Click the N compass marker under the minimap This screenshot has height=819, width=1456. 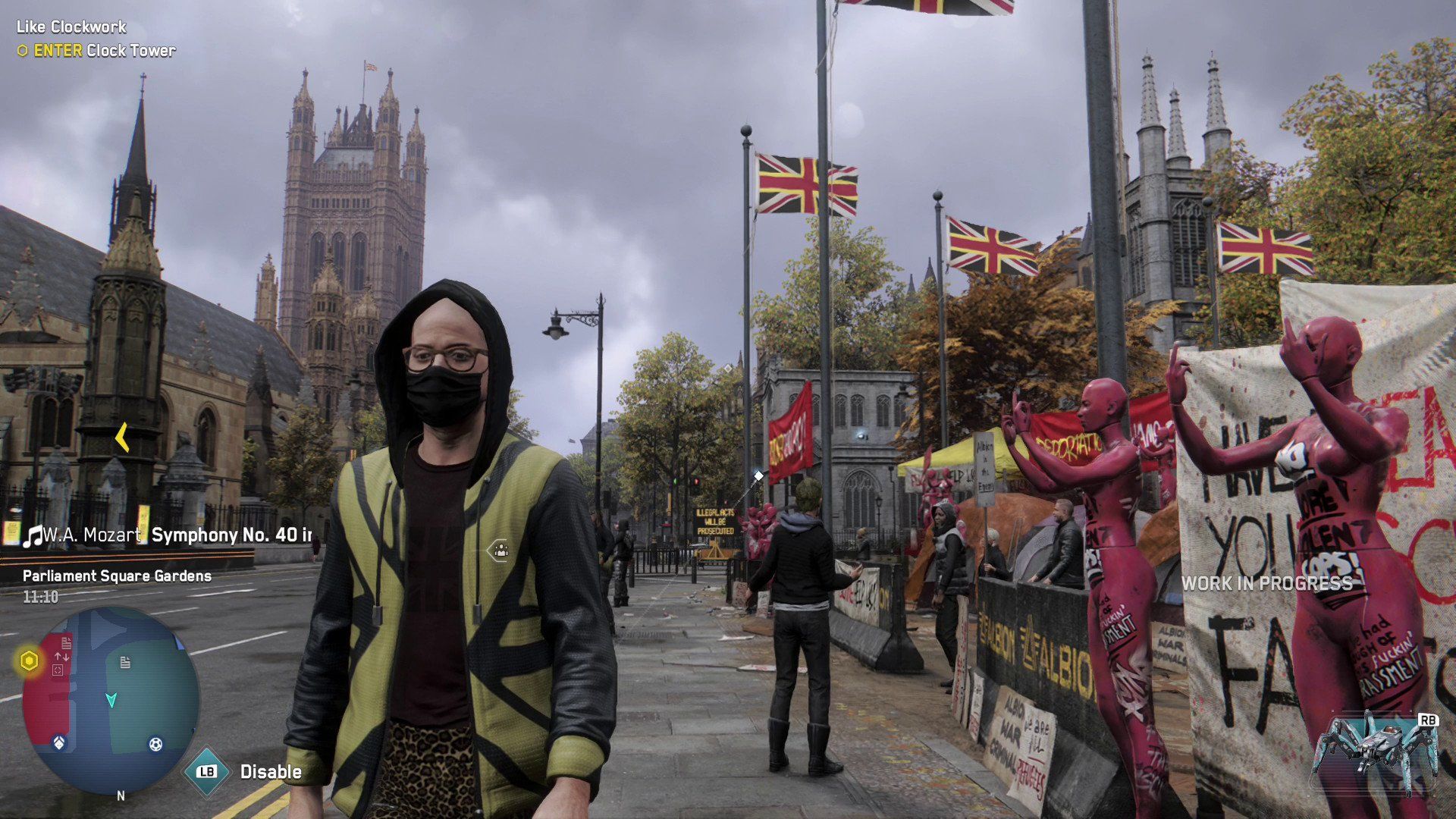point(121,795)
